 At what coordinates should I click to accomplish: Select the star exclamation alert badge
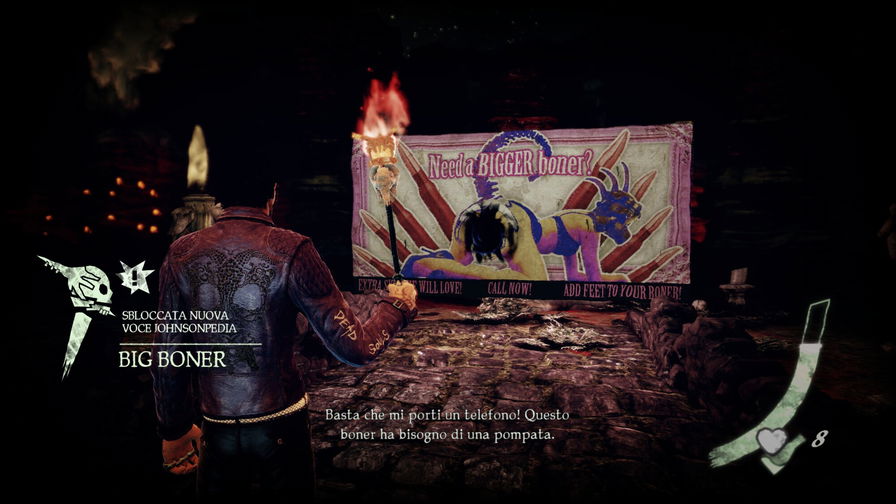[x=134, y=277]
